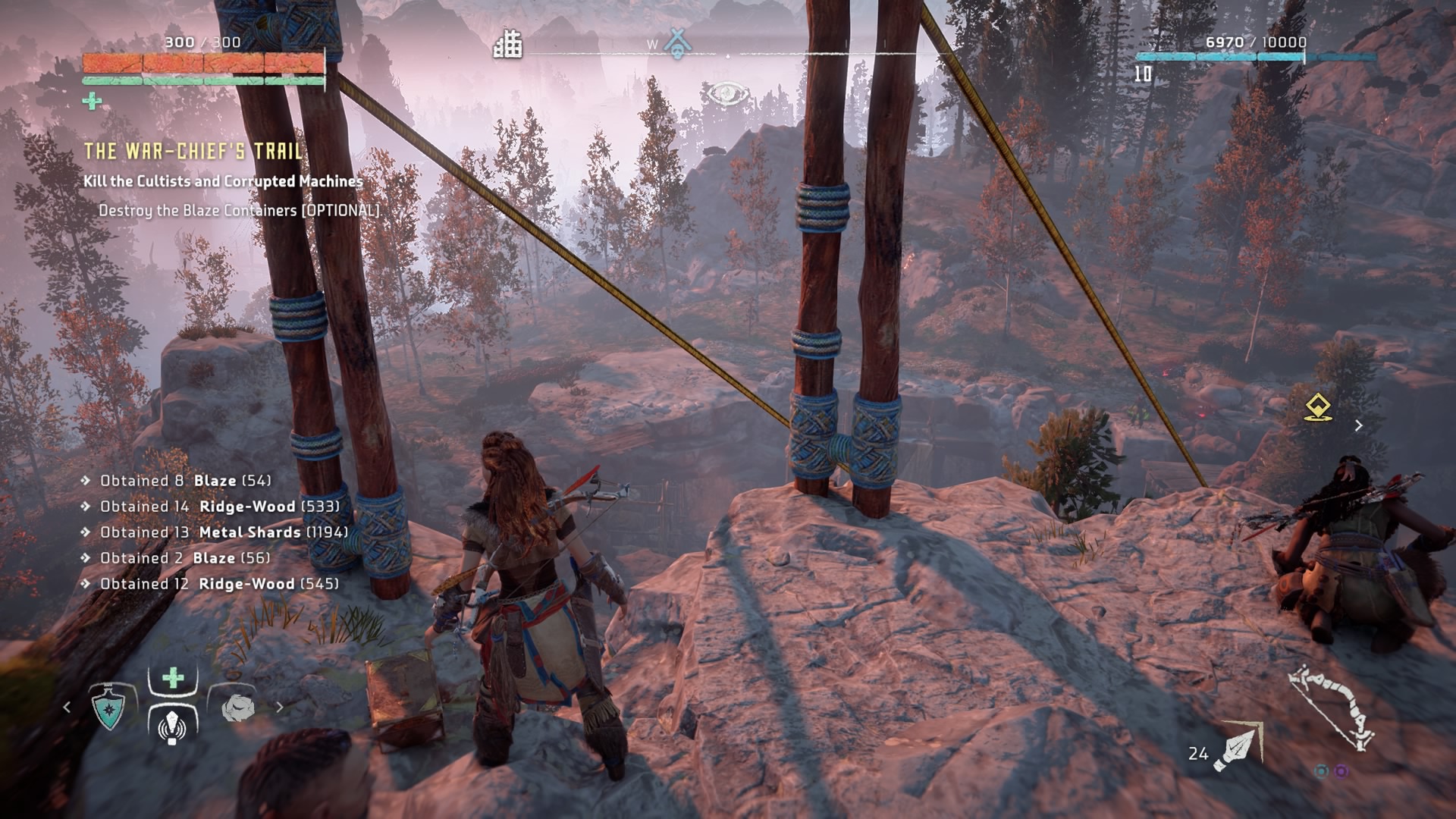Click the teal weapon modification dot
This screenshot has width=1456, height=819.
1322,771
